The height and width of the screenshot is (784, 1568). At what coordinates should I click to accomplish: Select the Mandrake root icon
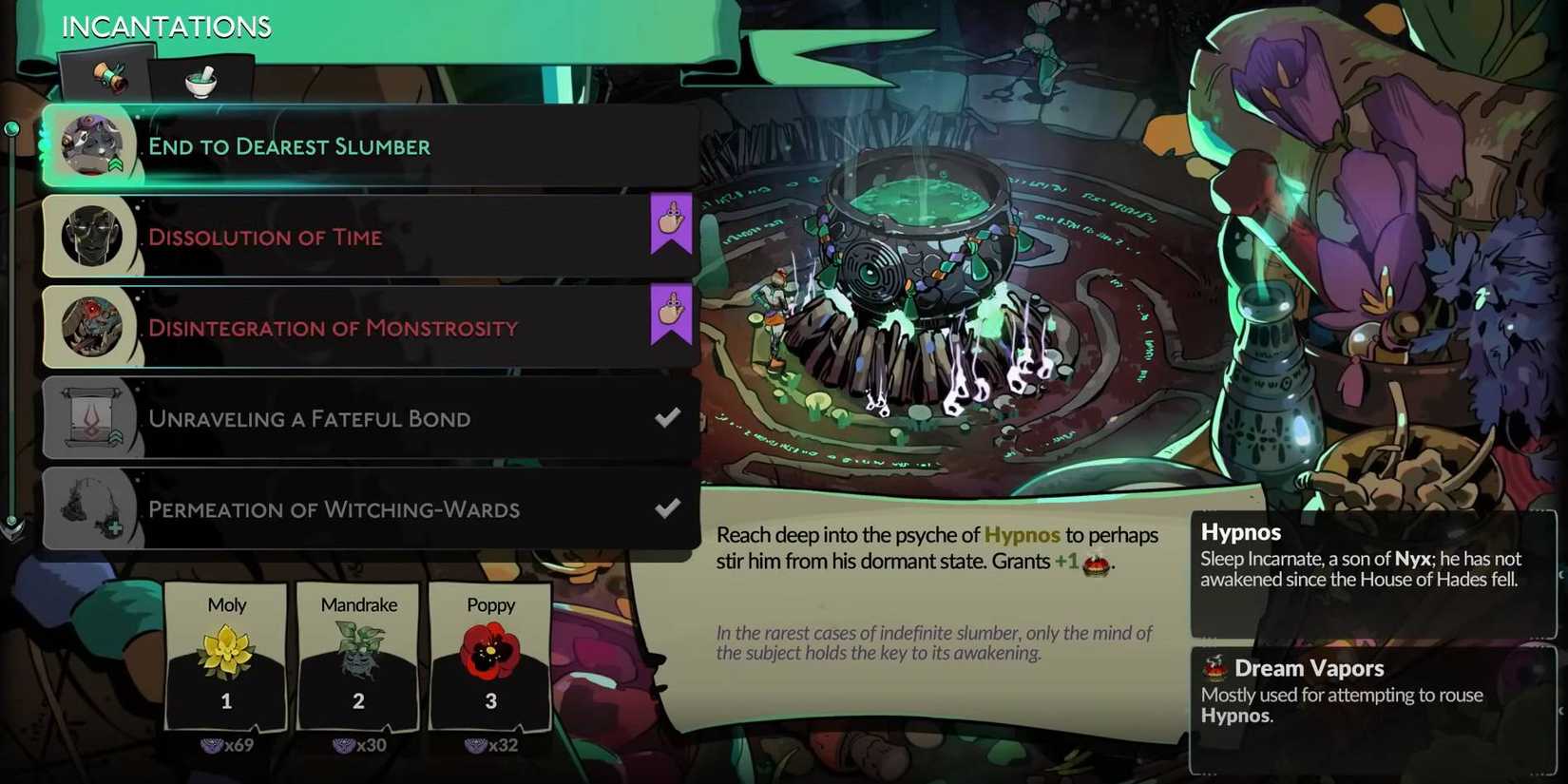tap(357, 649)
